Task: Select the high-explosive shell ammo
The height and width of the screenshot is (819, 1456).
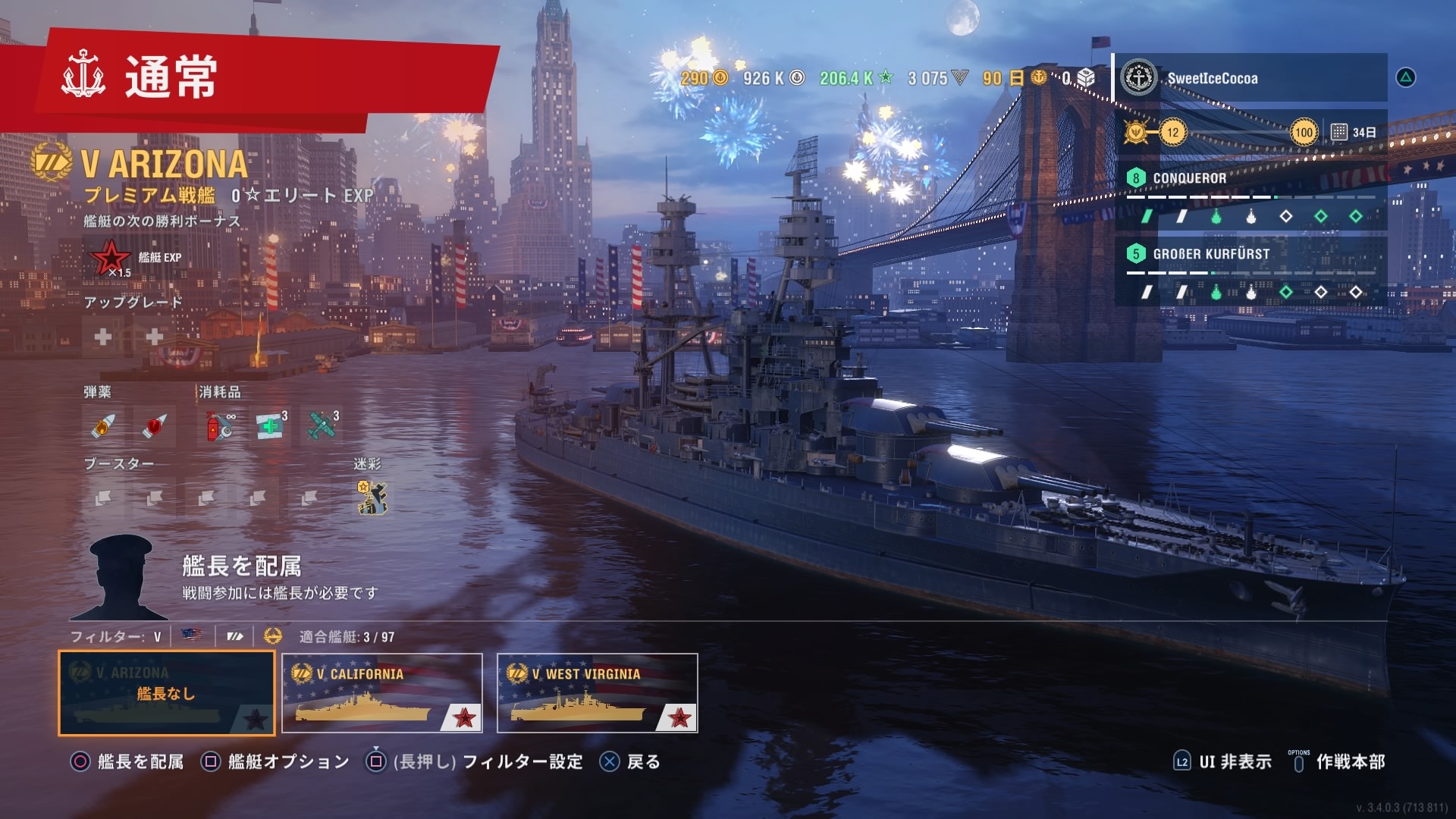Action: (103, 426)
